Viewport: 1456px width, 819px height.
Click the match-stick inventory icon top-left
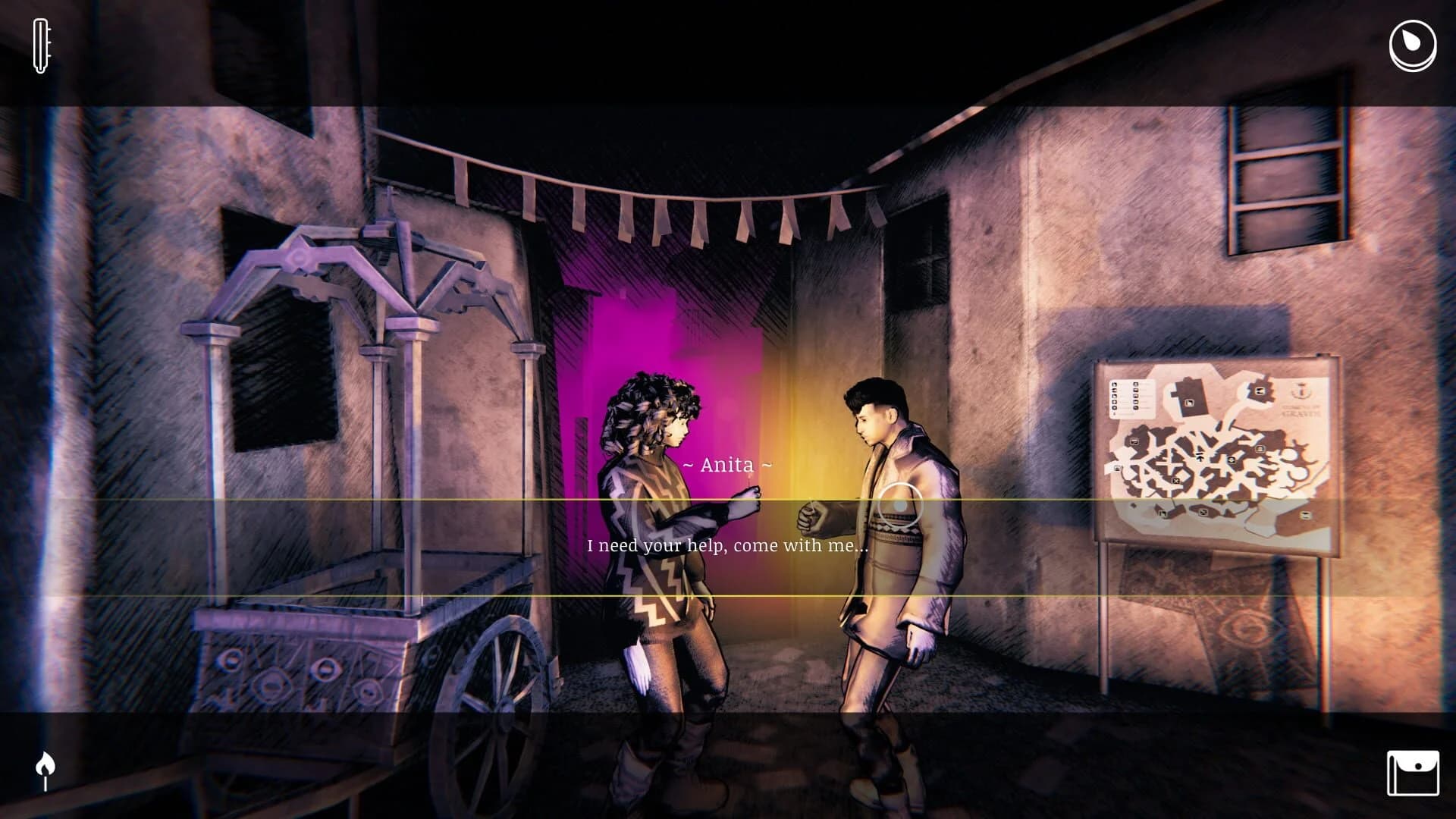click(39, 47)
